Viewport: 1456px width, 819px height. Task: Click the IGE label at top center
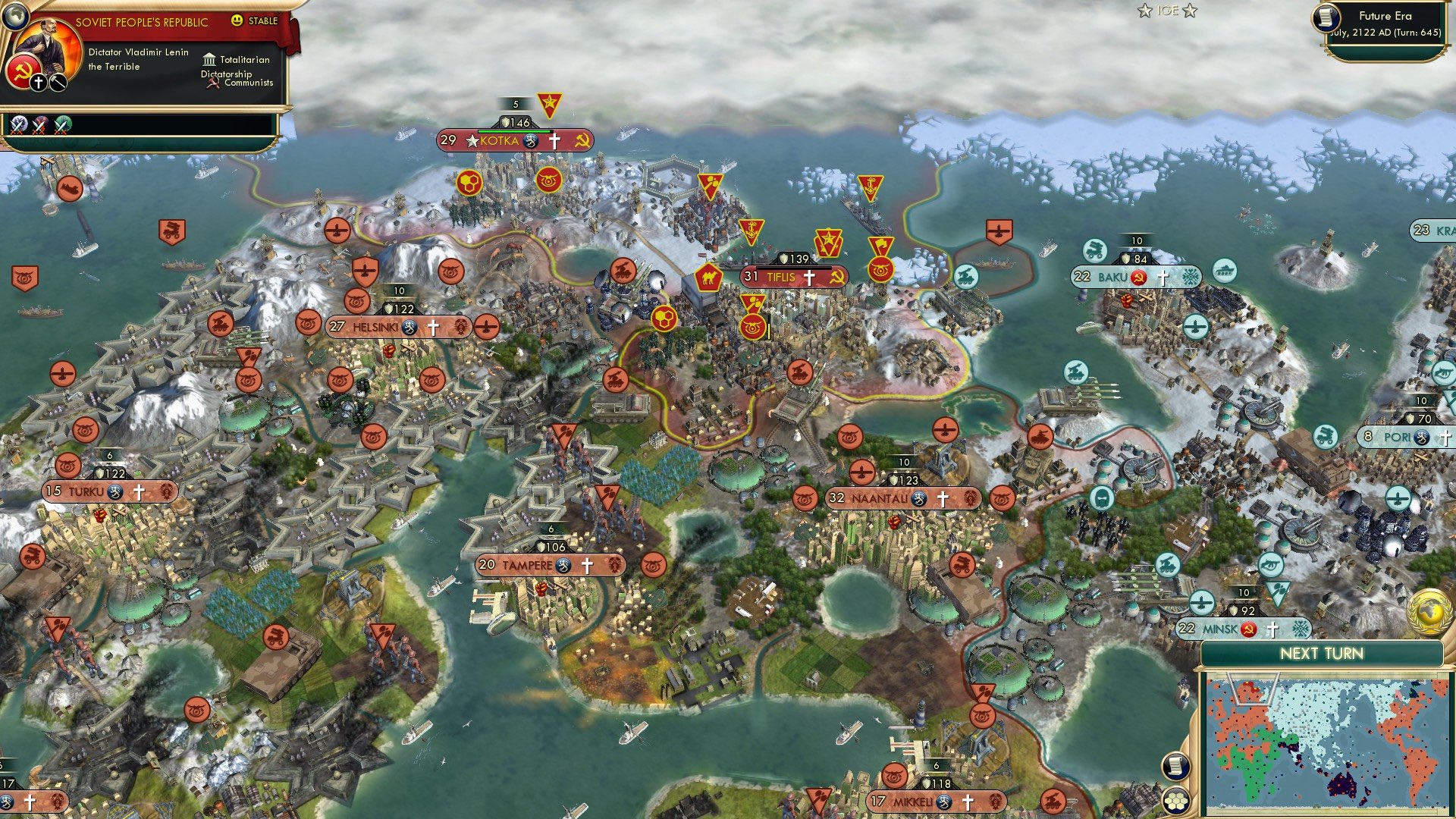(1168, 11)
